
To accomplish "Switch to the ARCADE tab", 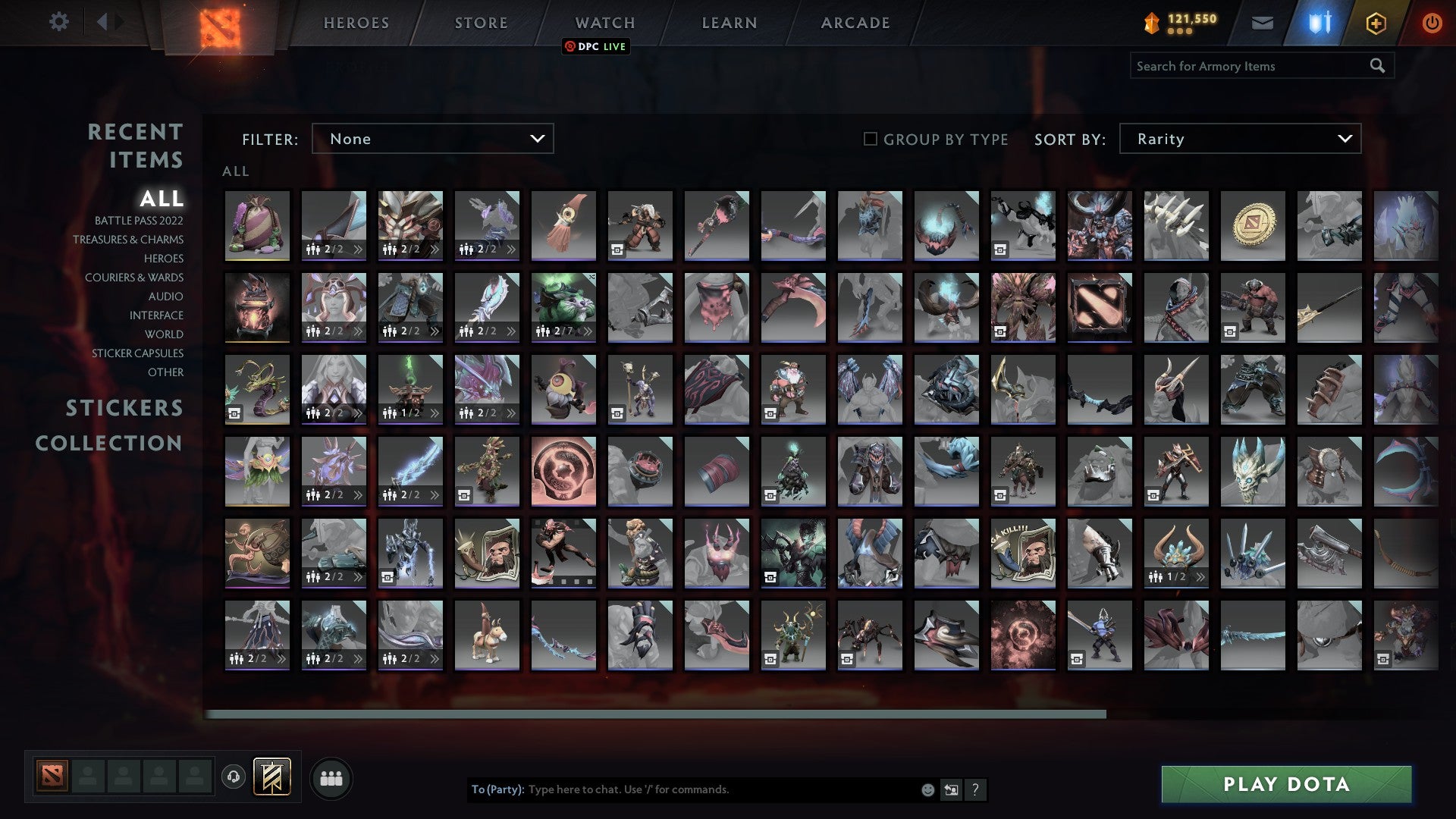I will (x=855, y=23).
